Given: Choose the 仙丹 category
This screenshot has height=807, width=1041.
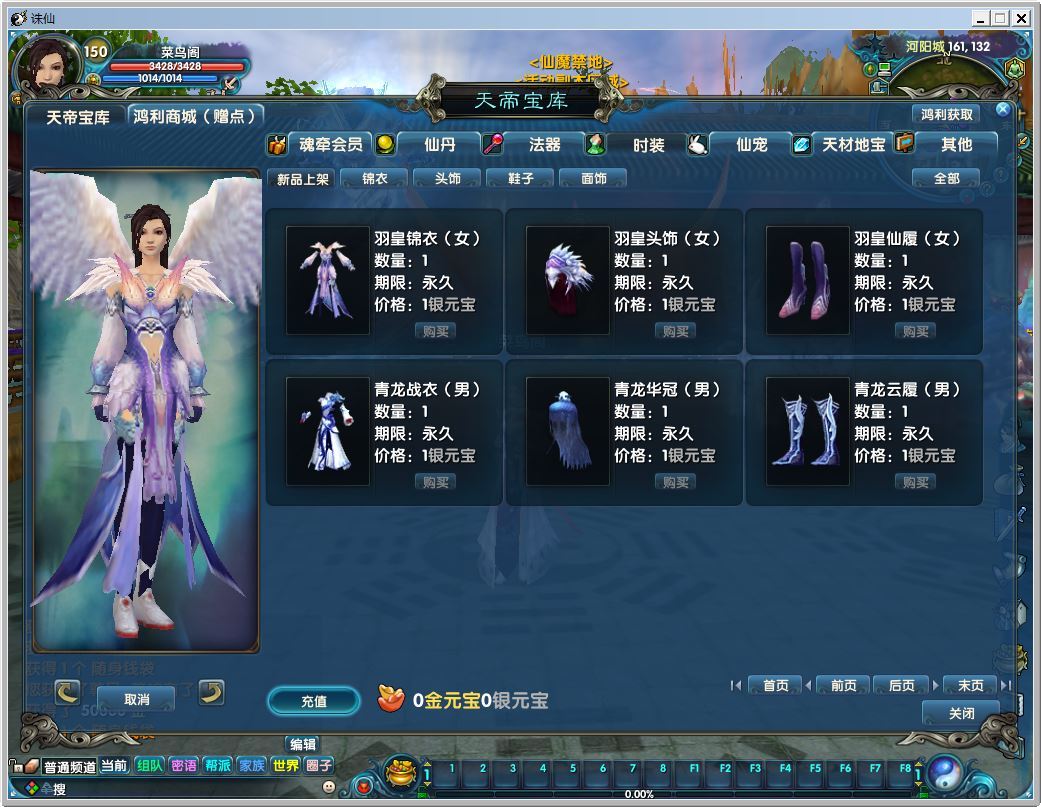Looking at the screenshot, I should coord(439,144).
